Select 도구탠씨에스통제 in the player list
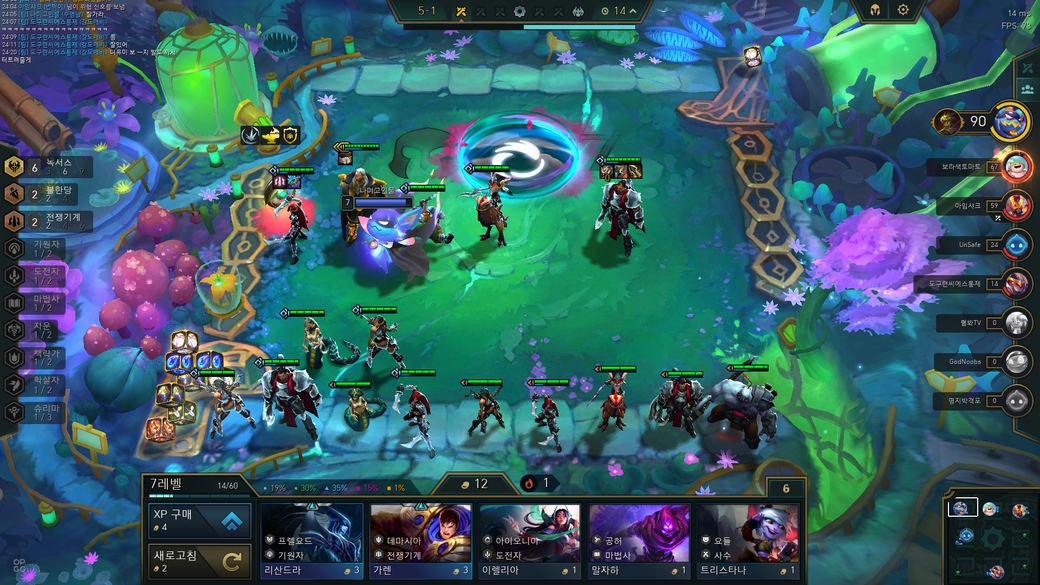 click(1016, 283)
